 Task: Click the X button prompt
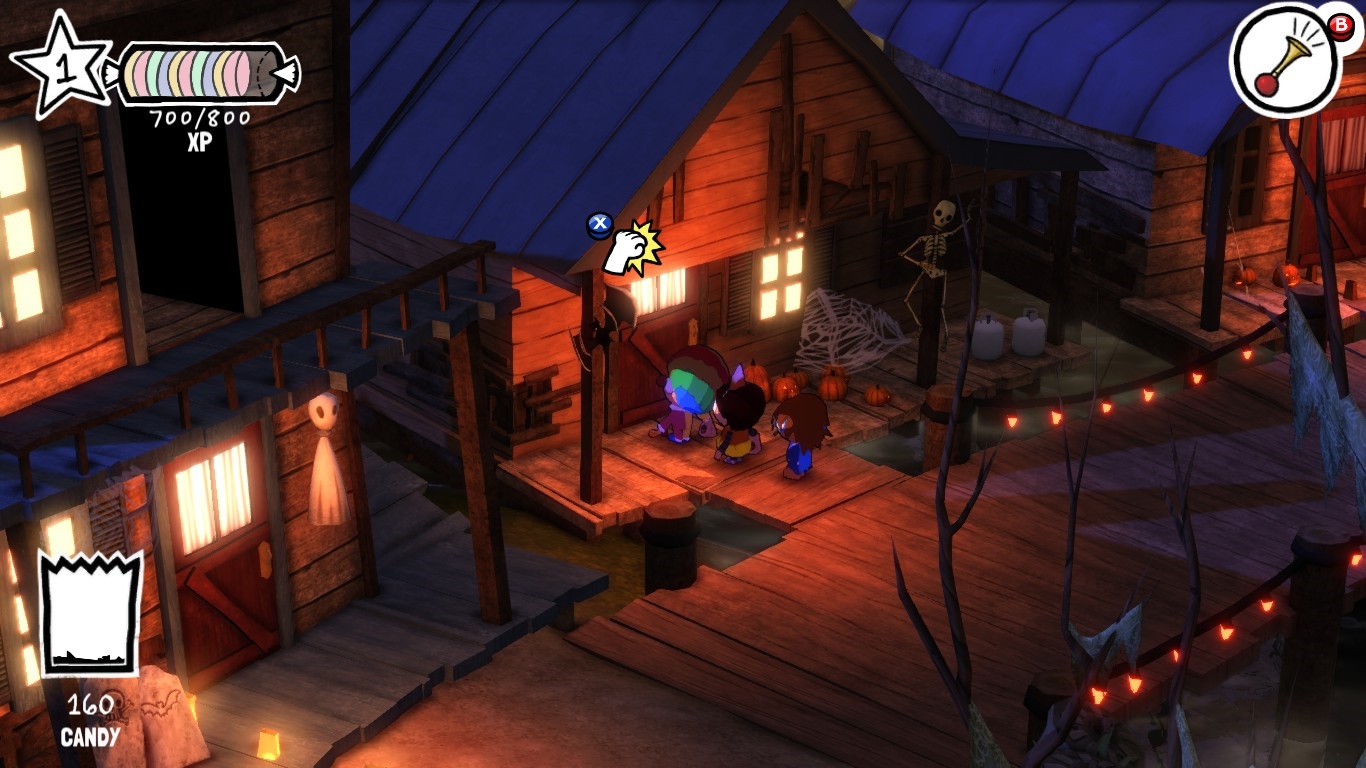pos(598,224)
